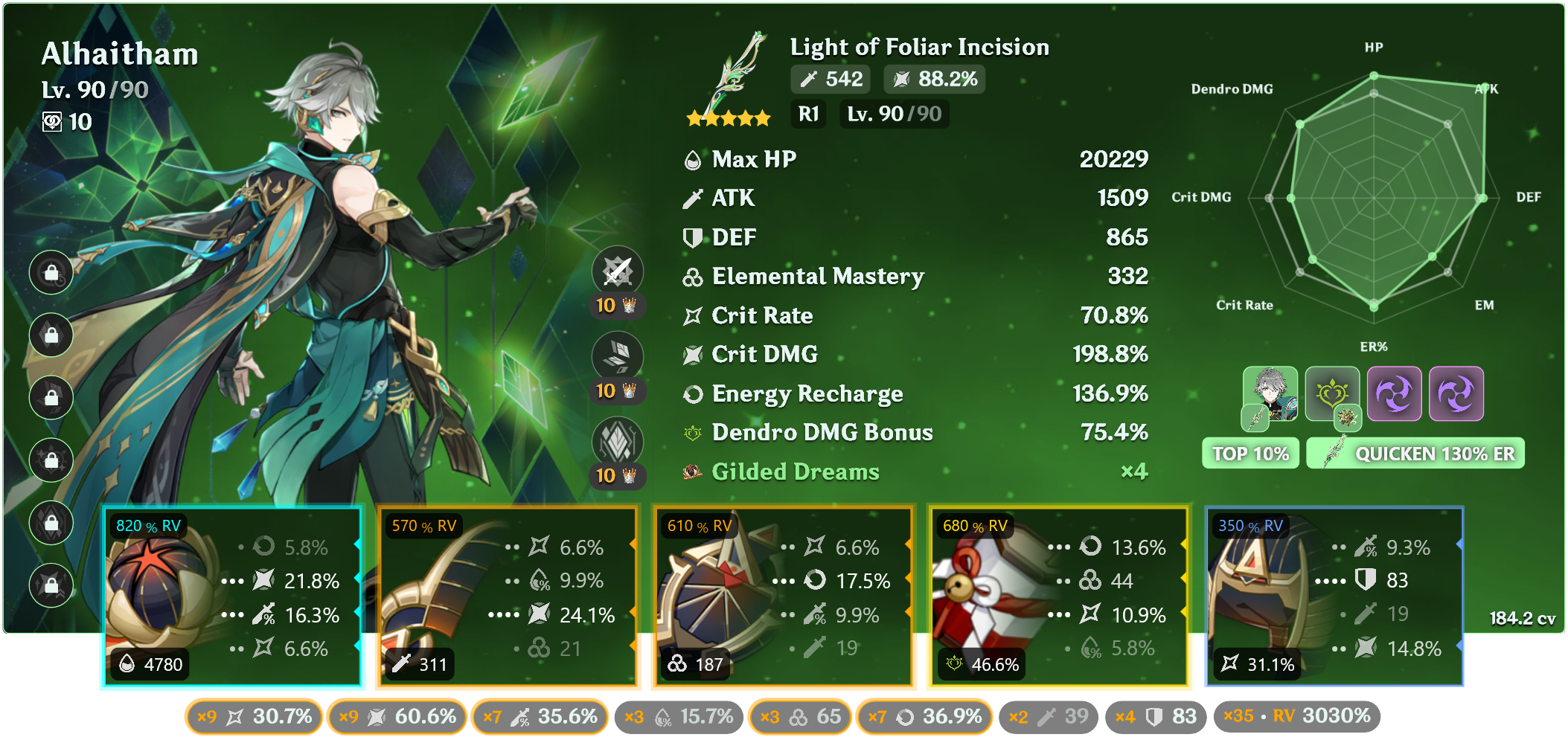Open the goblet artifact with 680% RV

click(1058, 596)
